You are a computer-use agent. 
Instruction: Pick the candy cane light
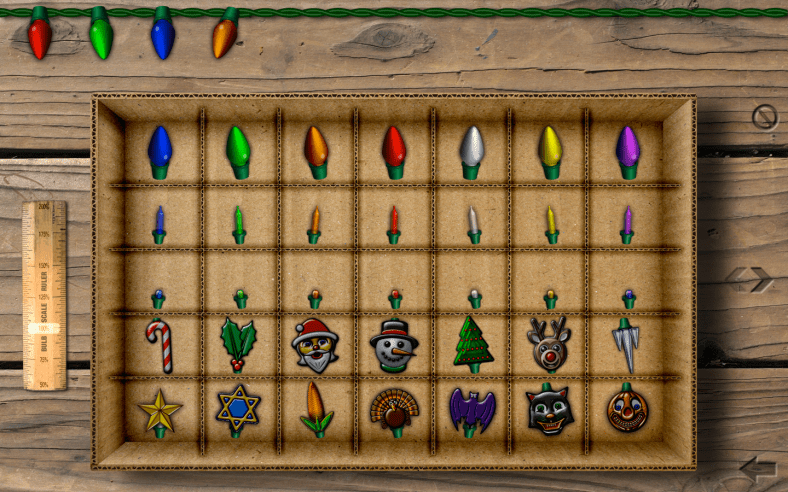(160, 344)
